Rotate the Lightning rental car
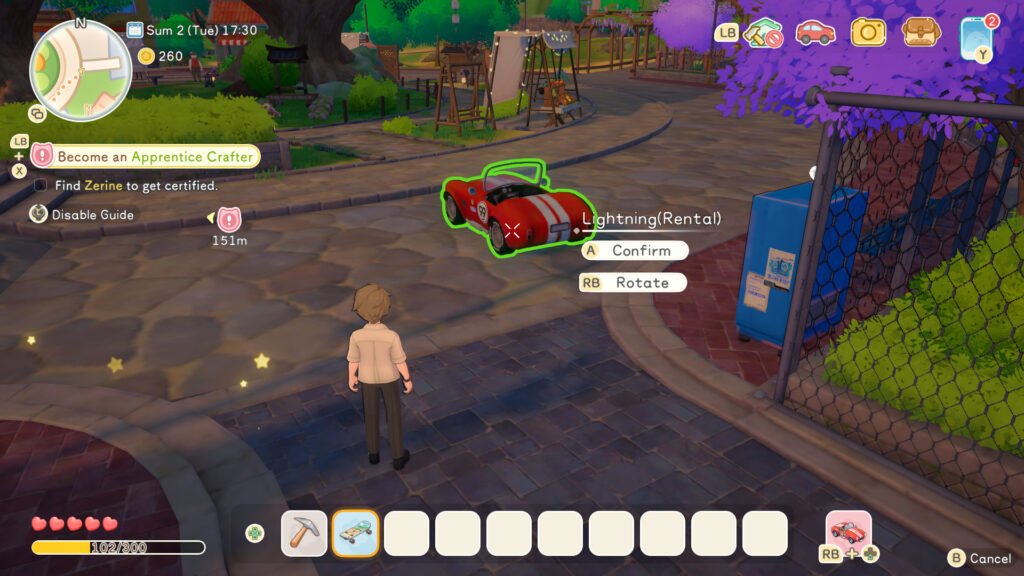 (x=635, y=283)
